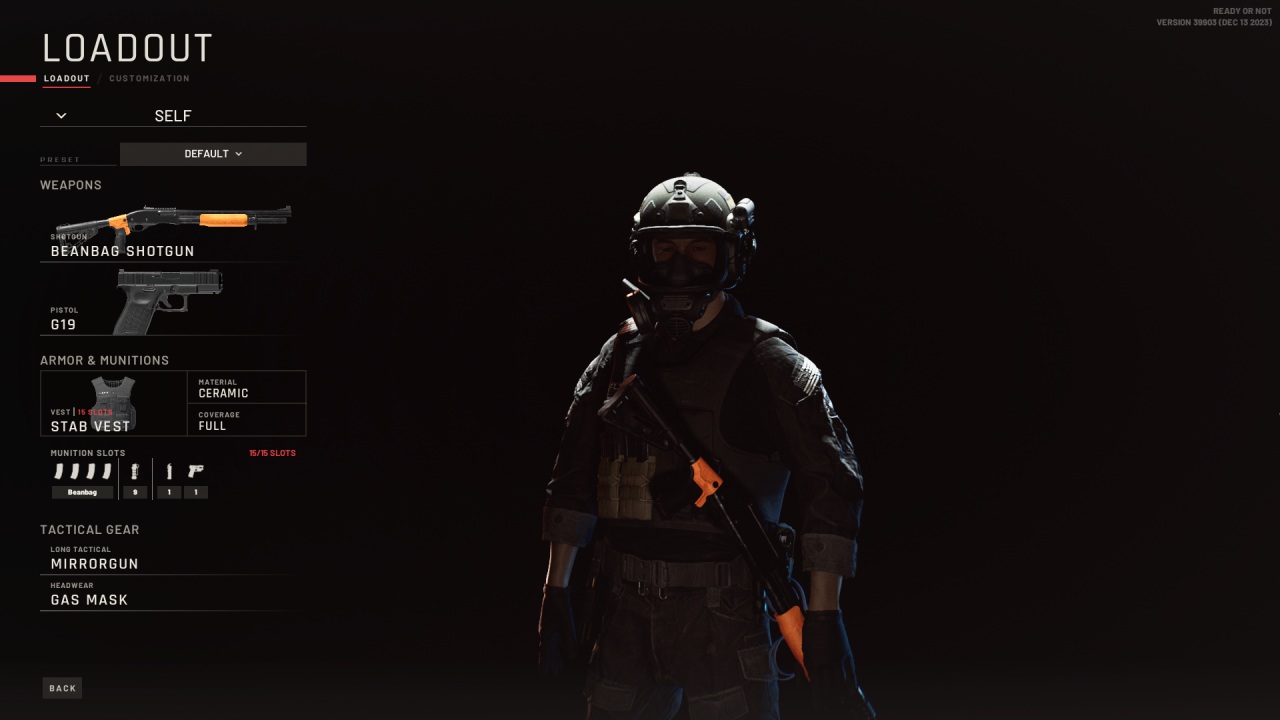This screenshot has height=720, width=1280.
Task: Open the DEFAULT preset dropdown
Action: [x=212, y=154]
